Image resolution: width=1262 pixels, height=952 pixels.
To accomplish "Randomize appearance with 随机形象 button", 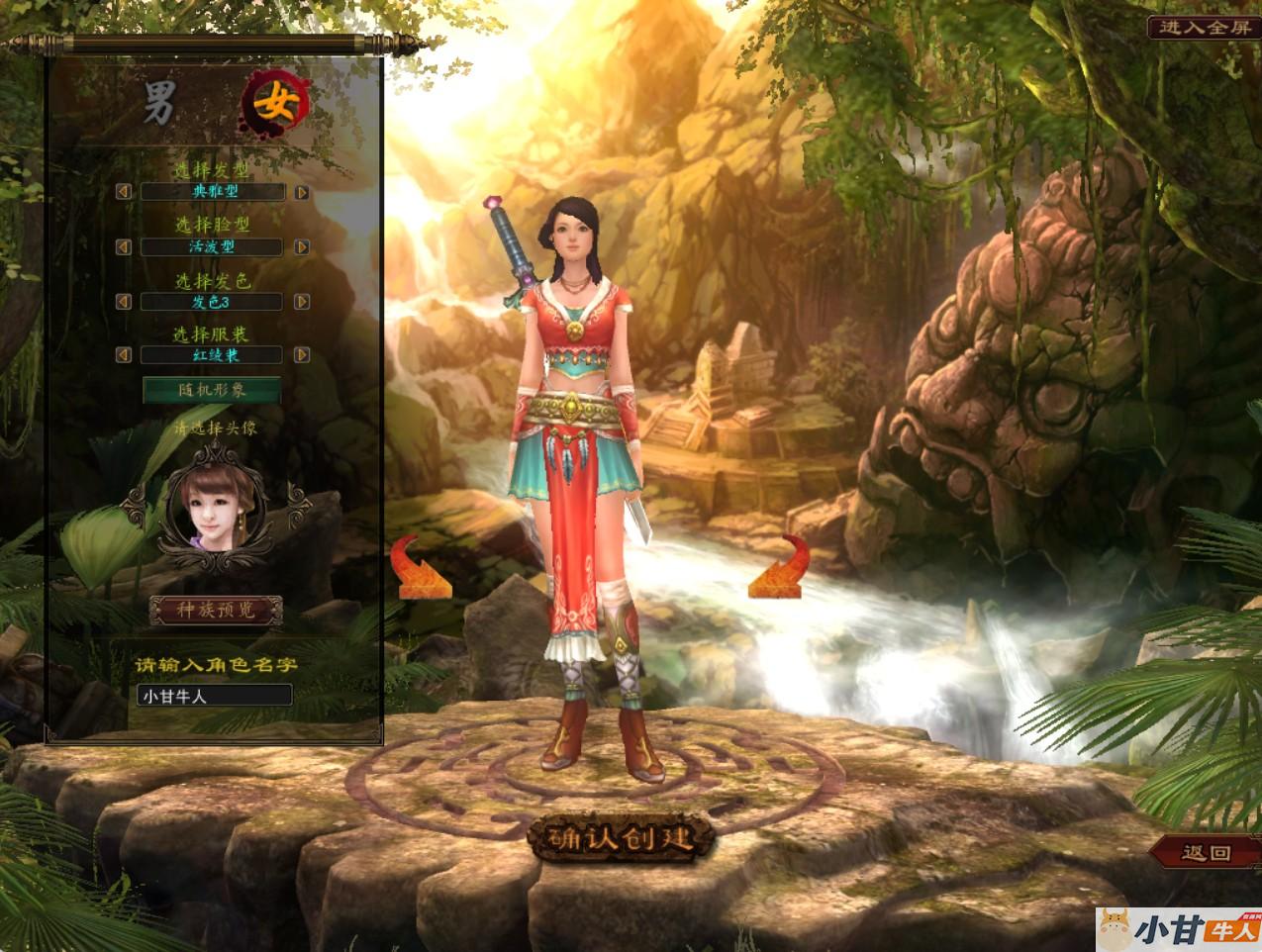I will coord(212,390).
